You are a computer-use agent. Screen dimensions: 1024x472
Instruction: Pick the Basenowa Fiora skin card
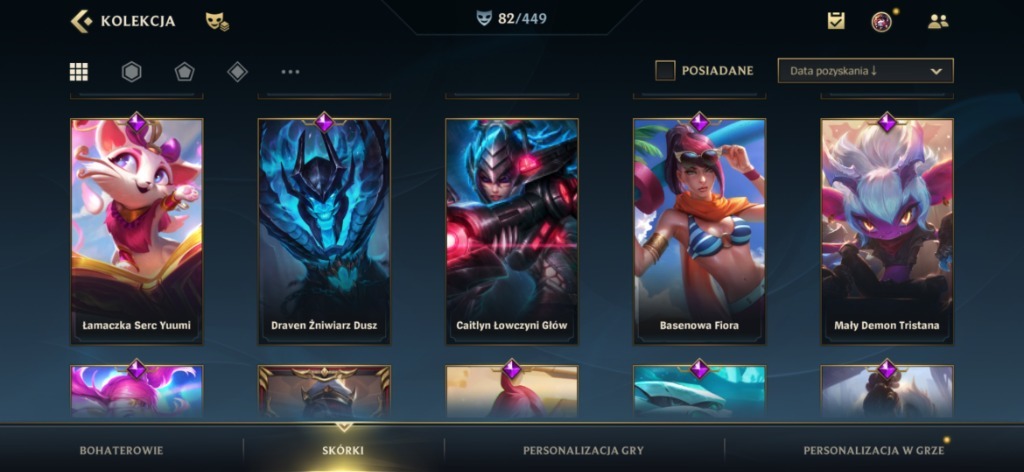[x=699, y=231]
